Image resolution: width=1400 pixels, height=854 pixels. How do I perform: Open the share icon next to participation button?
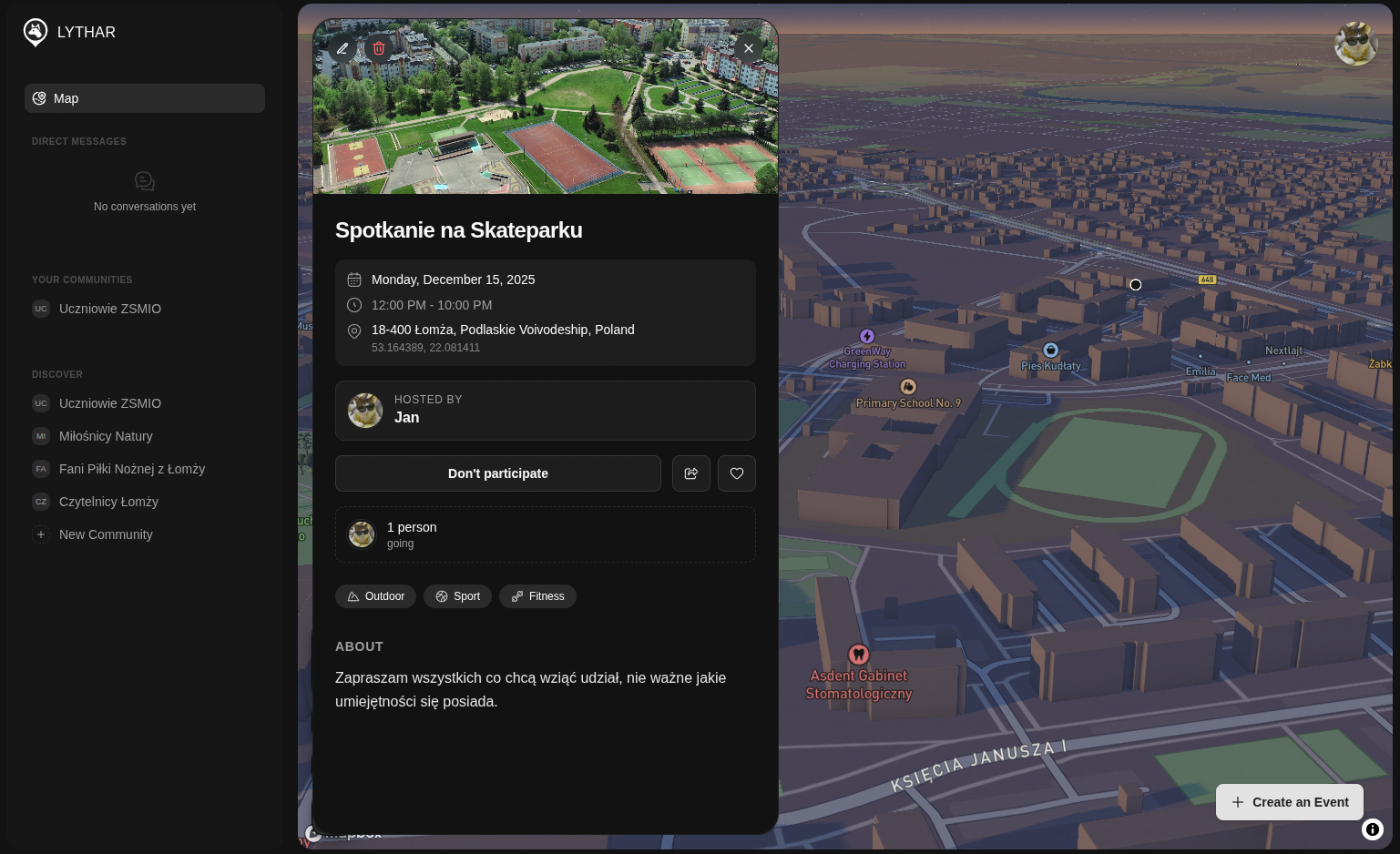[x=691, y=473]
